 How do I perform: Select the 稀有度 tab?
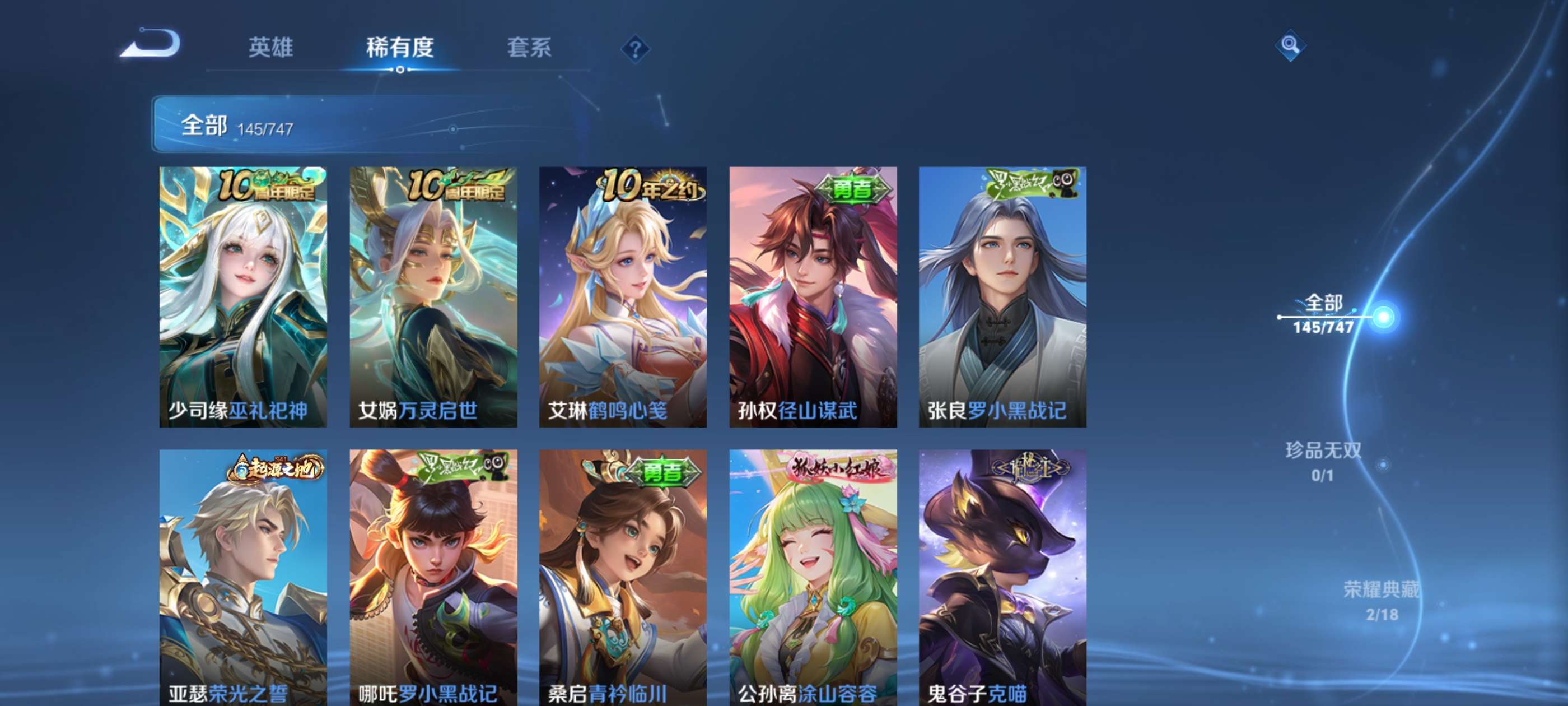(400, 48)
